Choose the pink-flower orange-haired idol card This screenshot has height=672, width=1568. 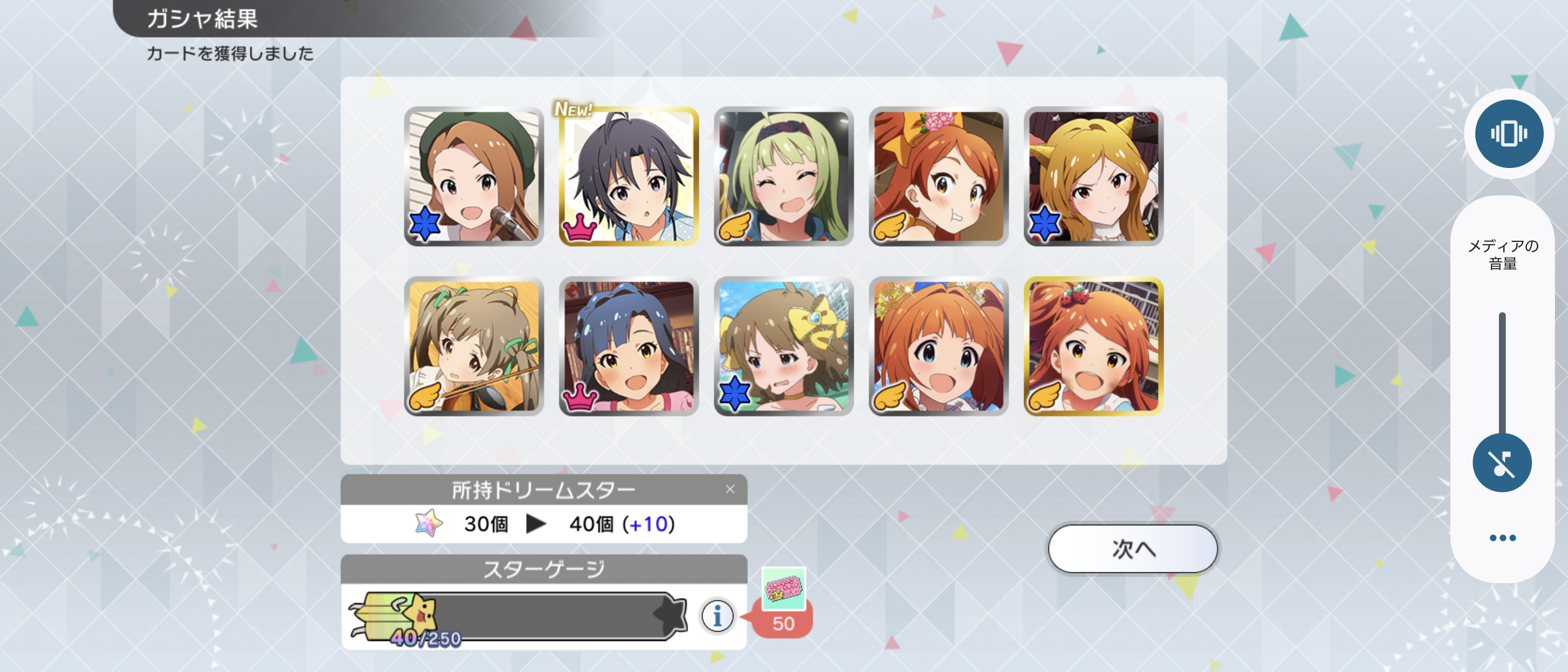[x=938, y=177]
